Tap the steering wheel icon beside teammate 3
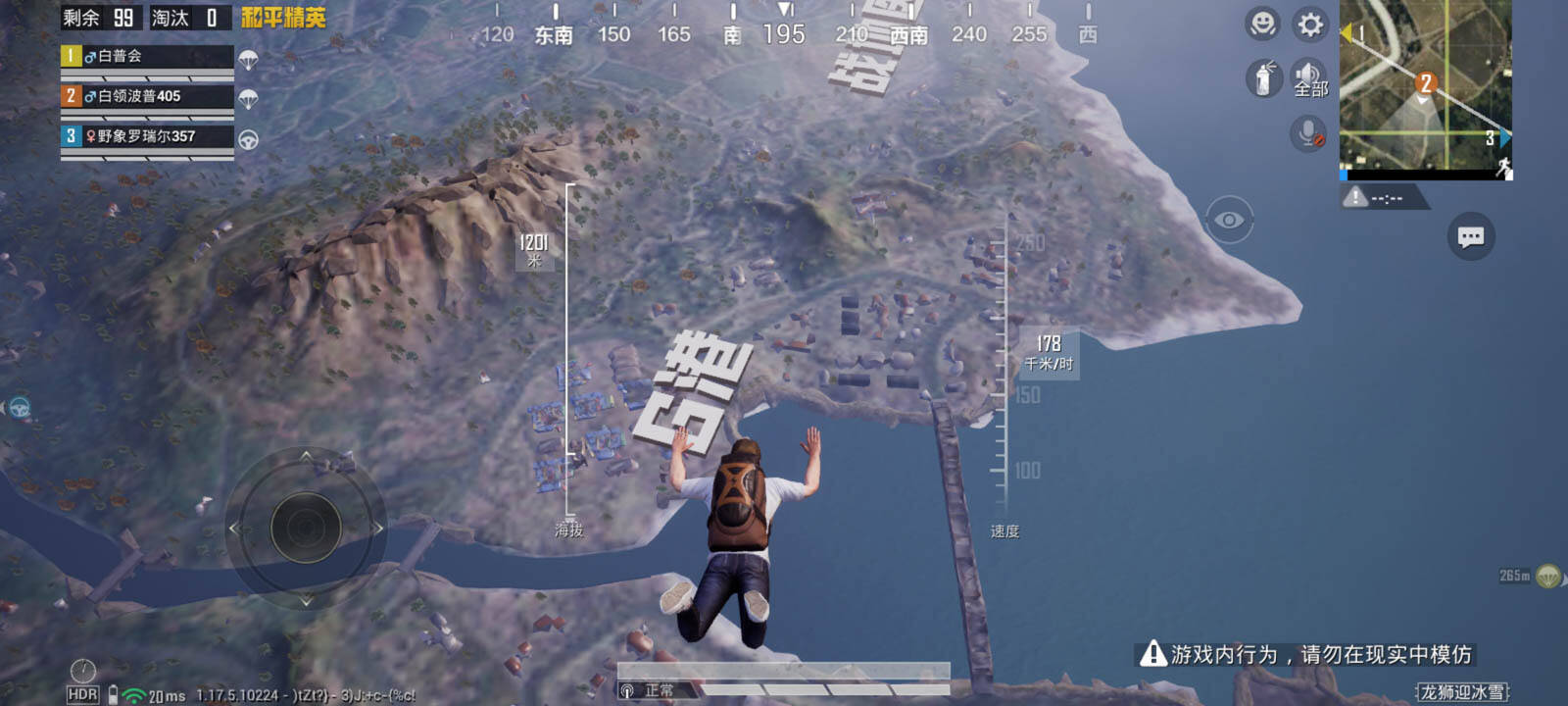The width and height of the screenshot is (1568, 706). (x=249, y=139)
